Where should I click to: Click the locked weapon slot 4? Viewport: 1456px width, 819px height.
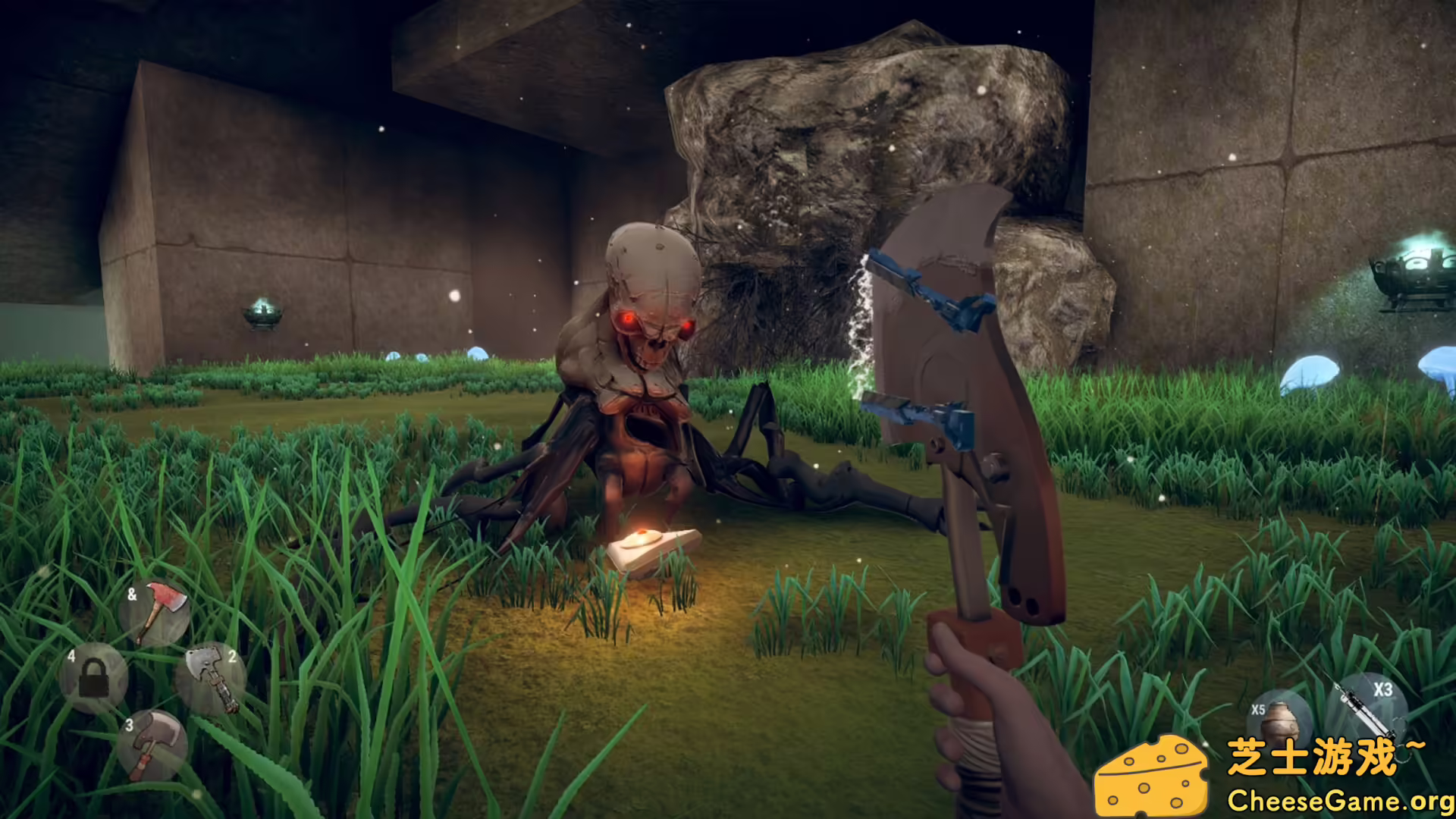[94, 677]
